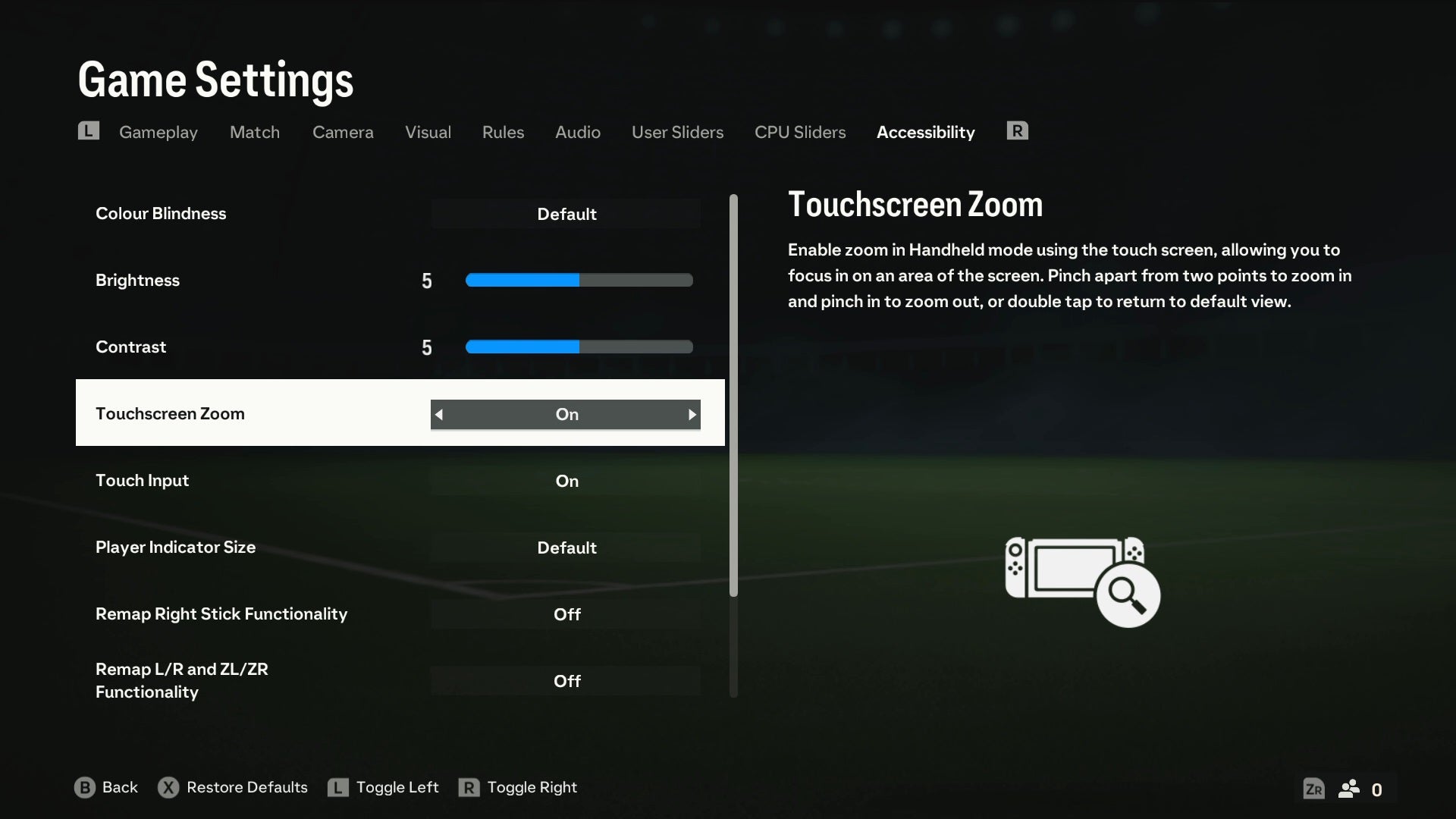Click the right arrow on Touchscreen Zoom
This screenshot has width=1456, height=819.
pos(692,415)
